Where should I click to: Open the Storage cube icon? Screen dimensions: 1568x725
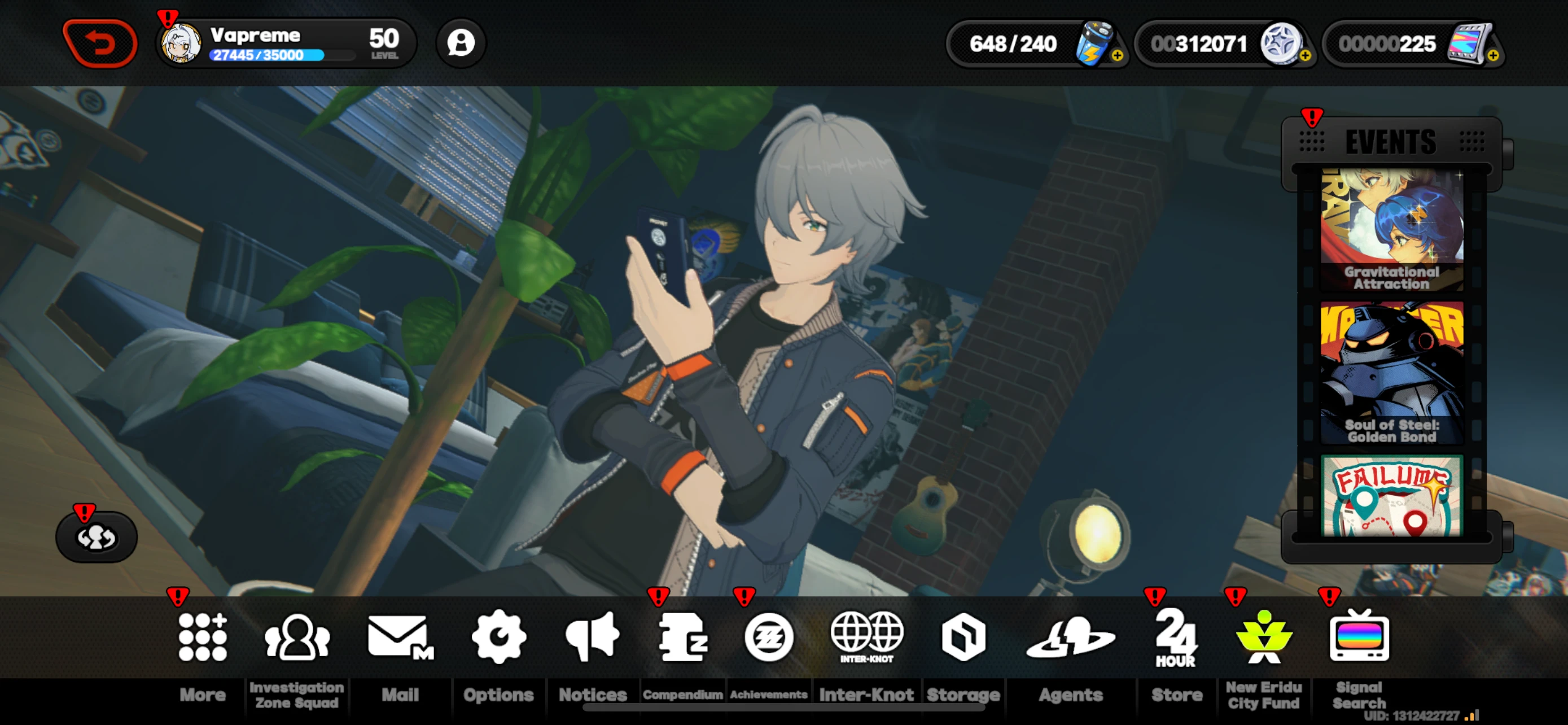(964, 637)
